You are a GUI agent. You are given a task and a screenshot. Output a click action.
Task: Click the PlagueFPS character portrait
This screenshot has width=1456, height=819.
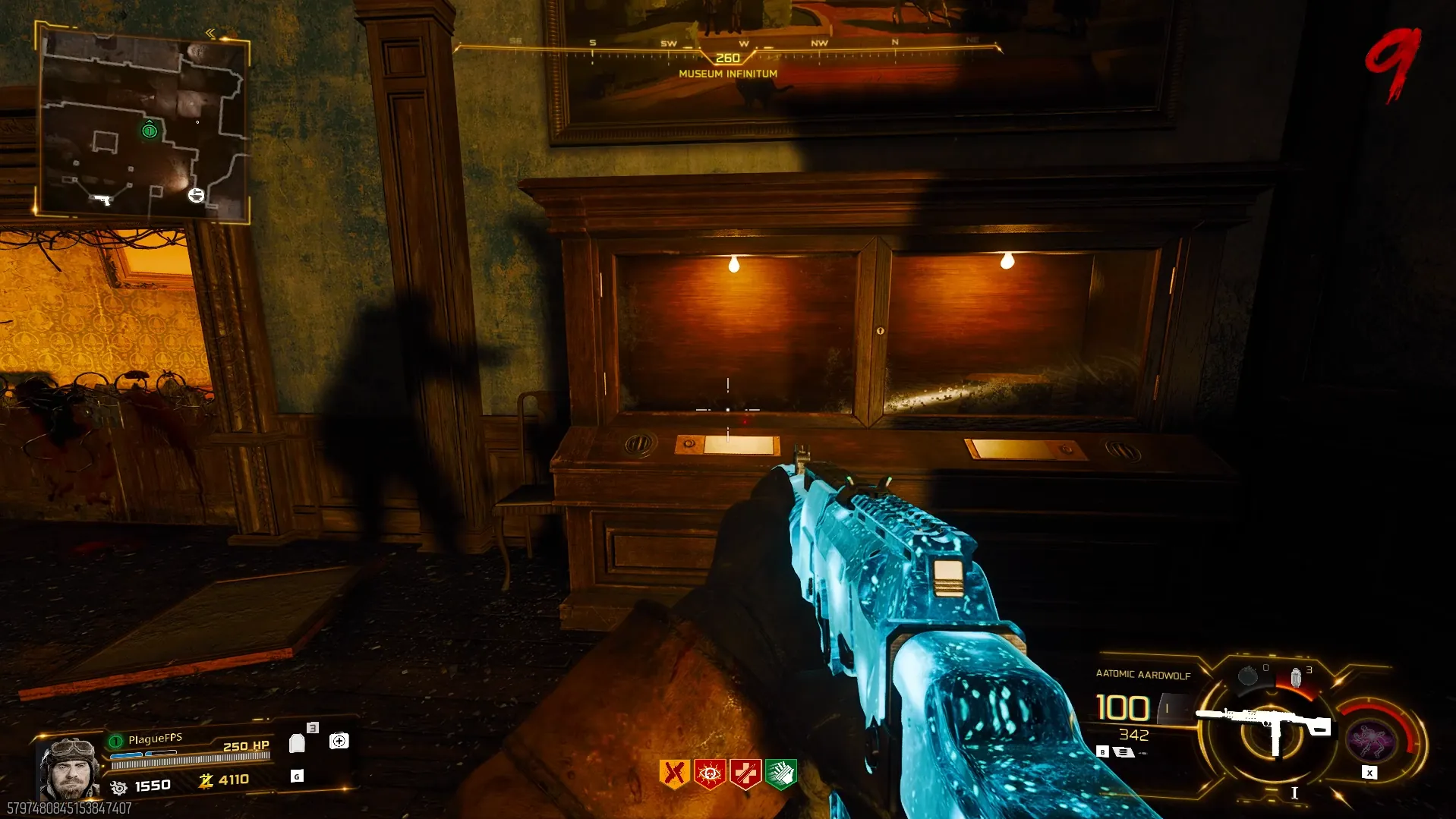click(x=69, y=768)
